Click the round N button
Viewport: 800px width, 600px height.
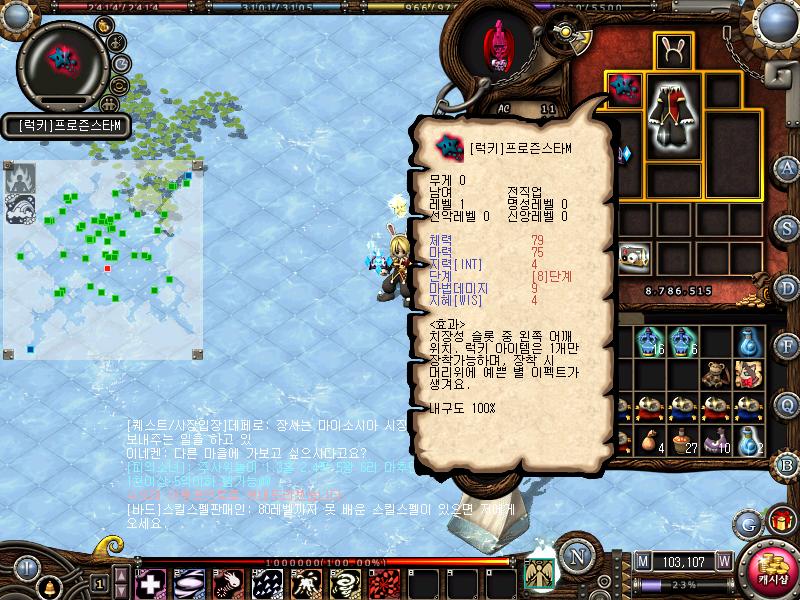coord(574,556)
